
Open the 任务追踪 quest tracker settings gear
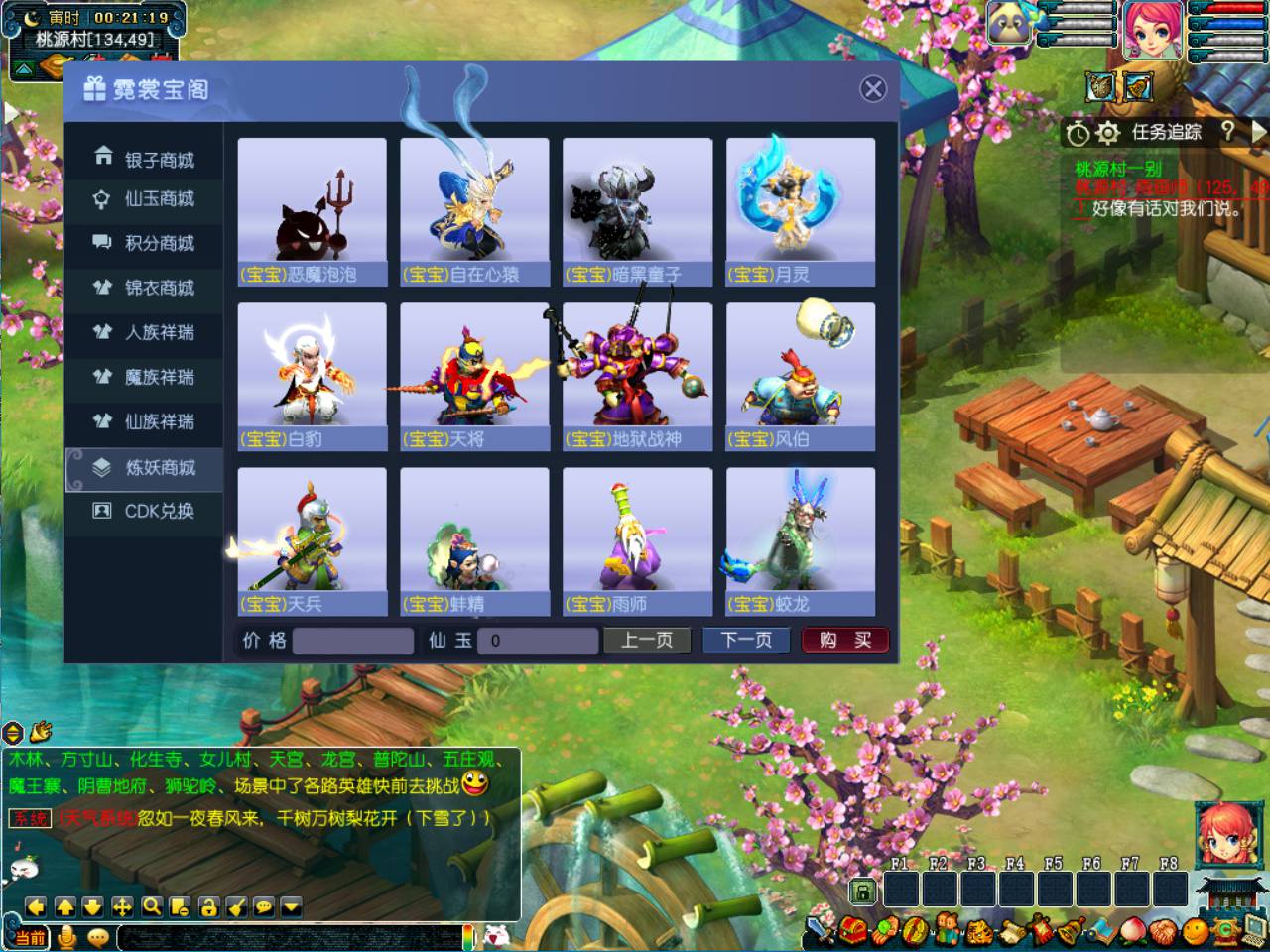point(1108,132)
